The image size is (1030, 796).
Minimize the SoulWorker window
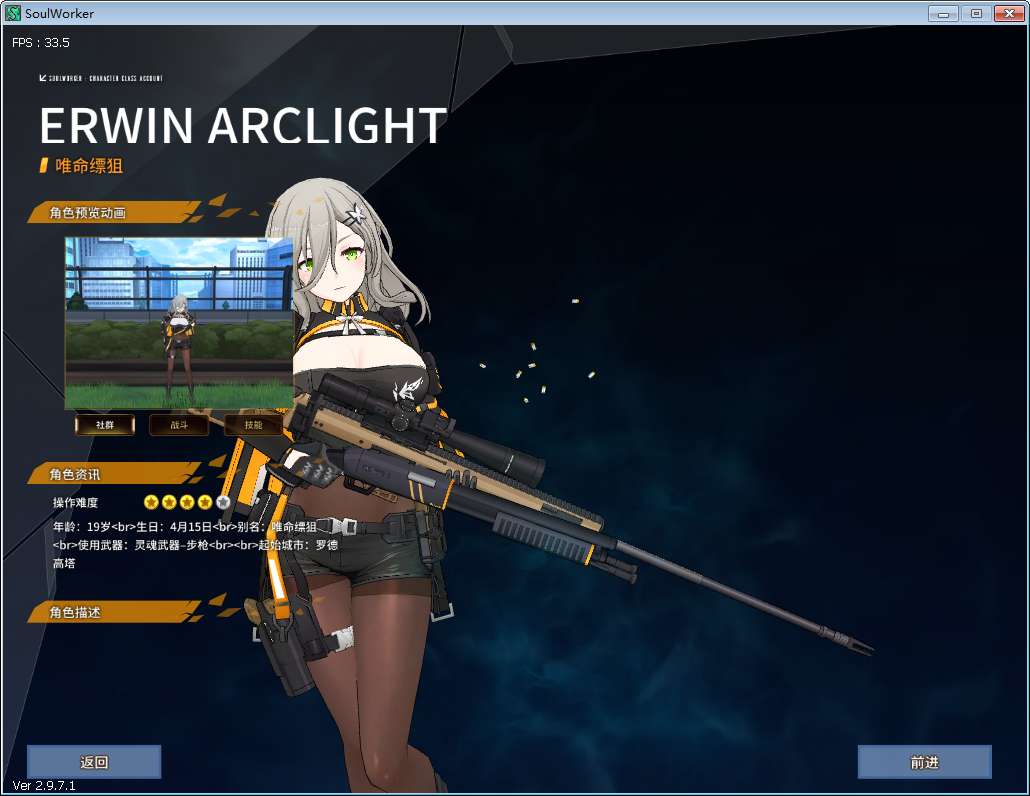pyautogui.click(x=943, y=13)
